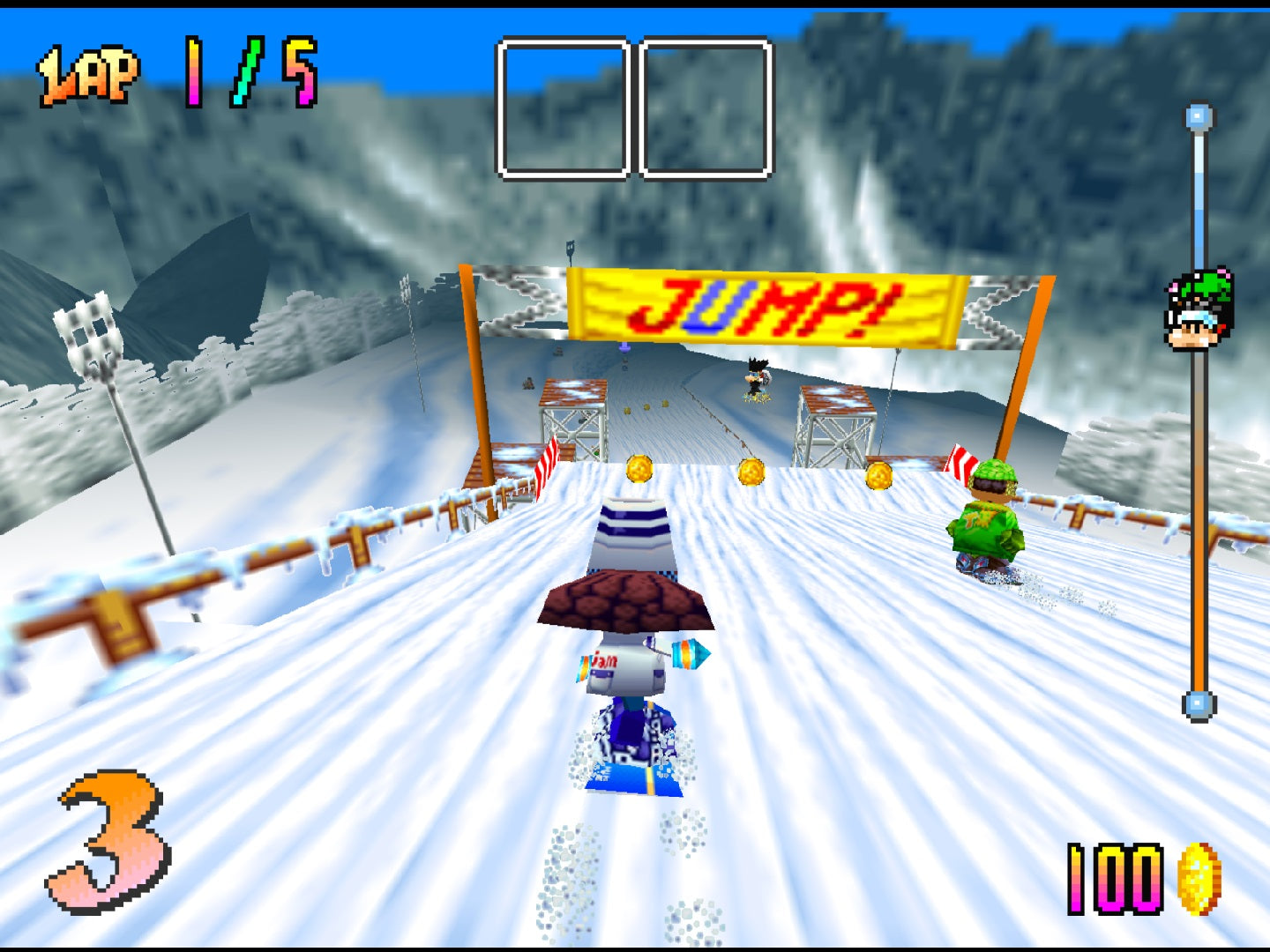Click the course progress slider on the right edge

pyautogui.click(x=1197, y=529)
